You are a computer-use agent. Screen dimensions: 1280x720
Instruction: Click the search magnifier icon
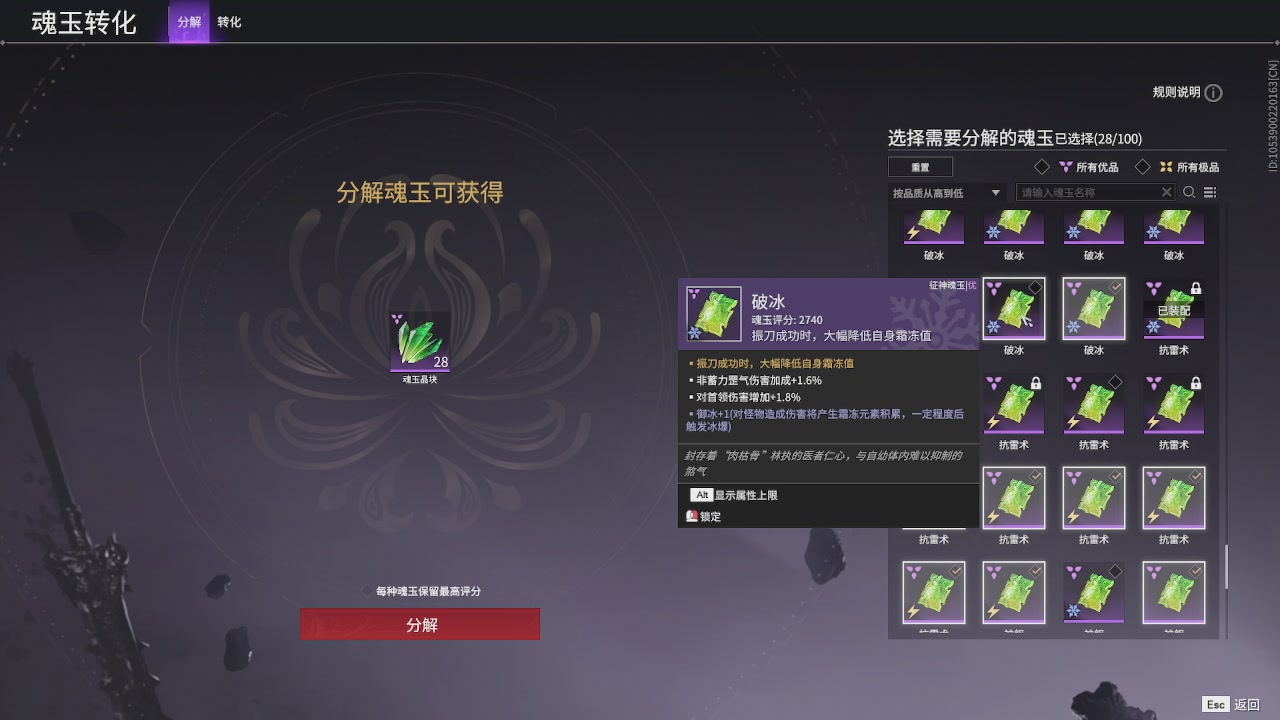pyautogui.click(x=1189, y=192)
